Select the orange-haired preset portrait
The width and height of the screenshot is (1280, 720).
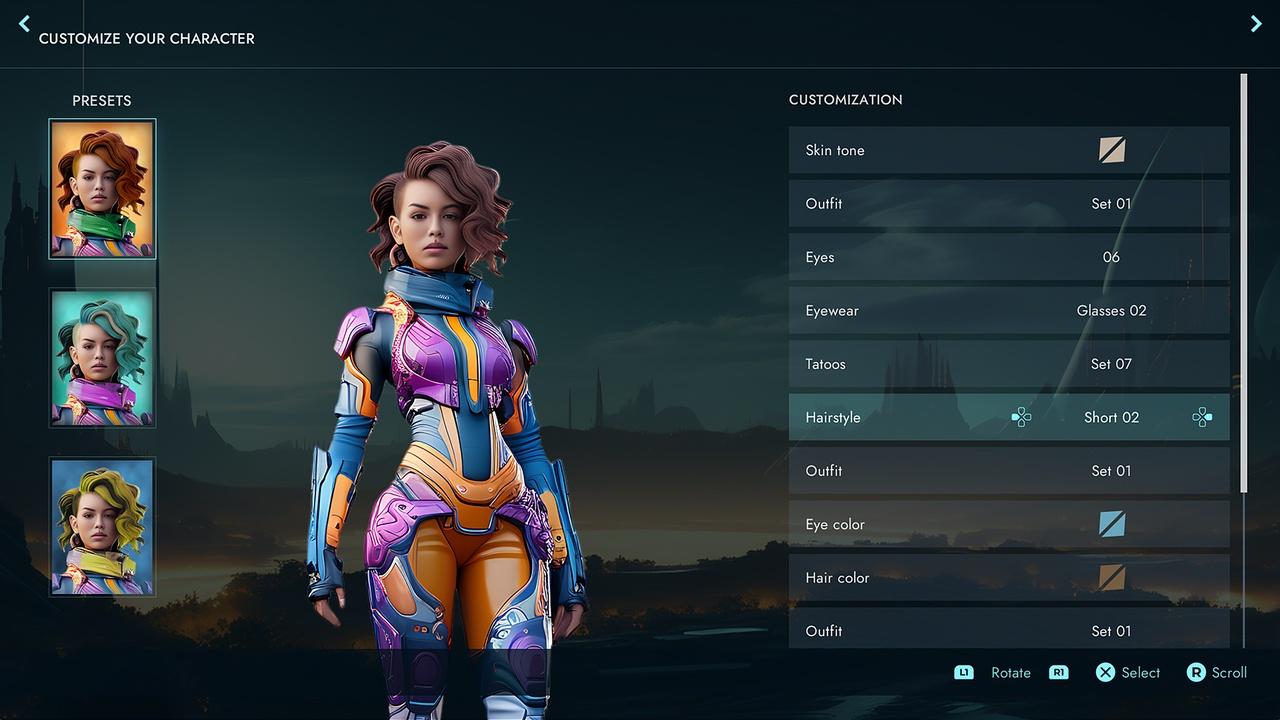coord(102,189)
